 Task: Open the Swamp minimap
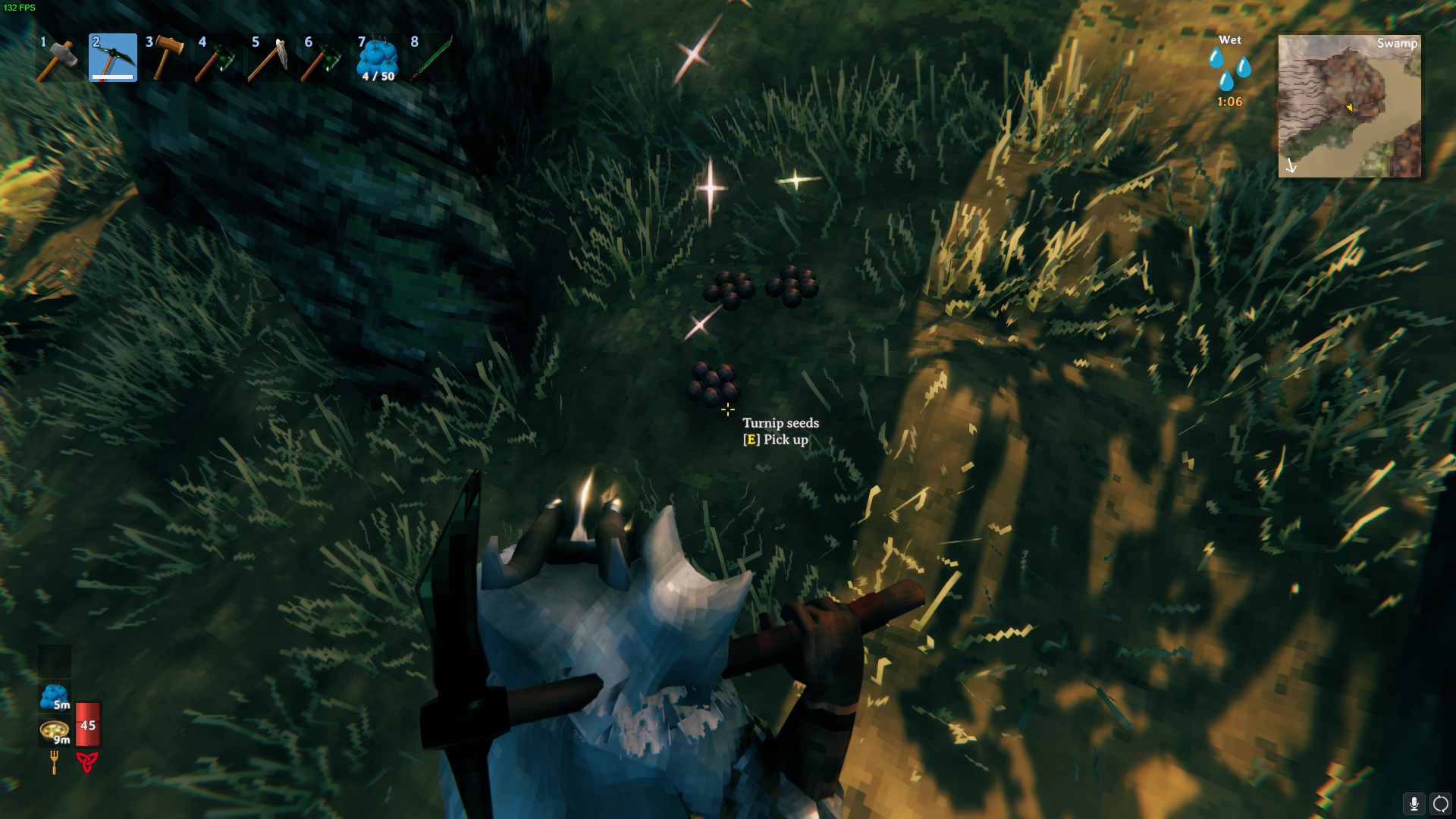point(1349,106)
